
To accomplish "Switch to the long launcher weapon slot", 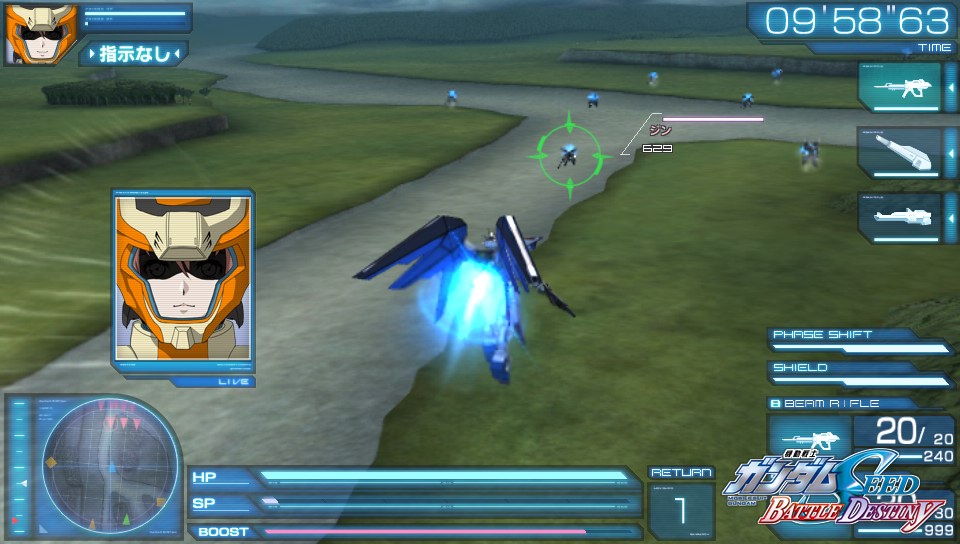I will 899,217.
